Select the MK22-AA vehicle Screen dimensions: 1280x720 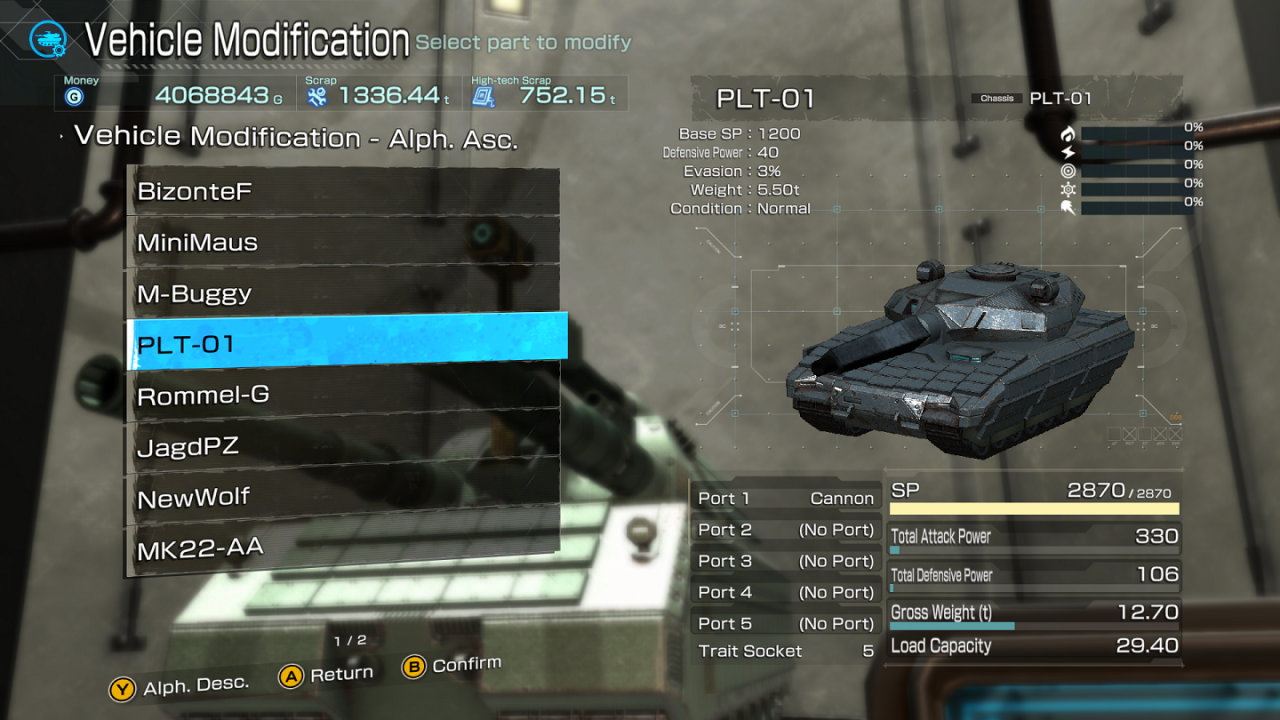pyautogui.click(x=342, y=547)
